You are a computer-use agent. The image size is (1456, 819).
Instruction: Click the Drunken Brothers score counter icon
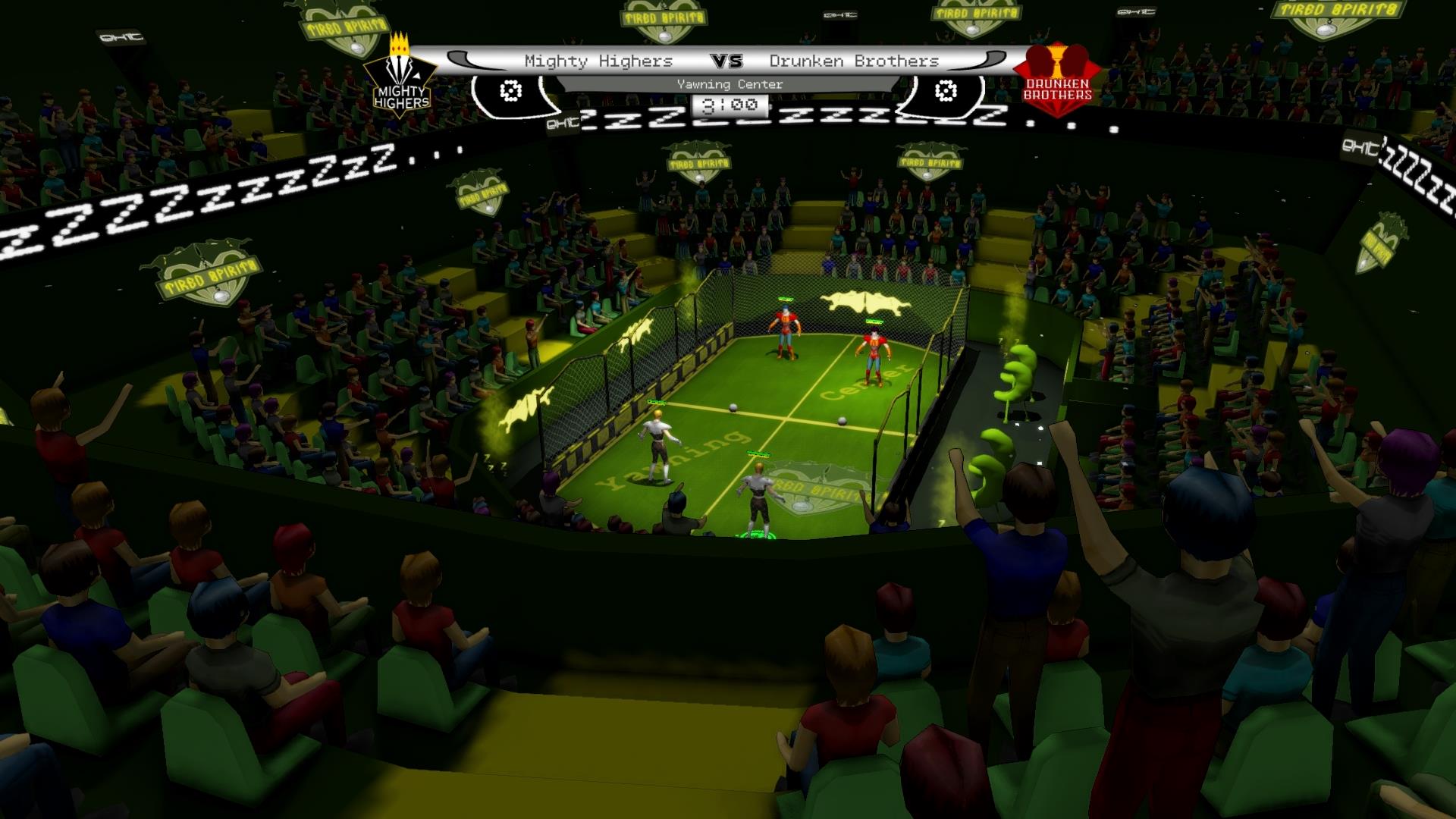[x=944, y=91]
